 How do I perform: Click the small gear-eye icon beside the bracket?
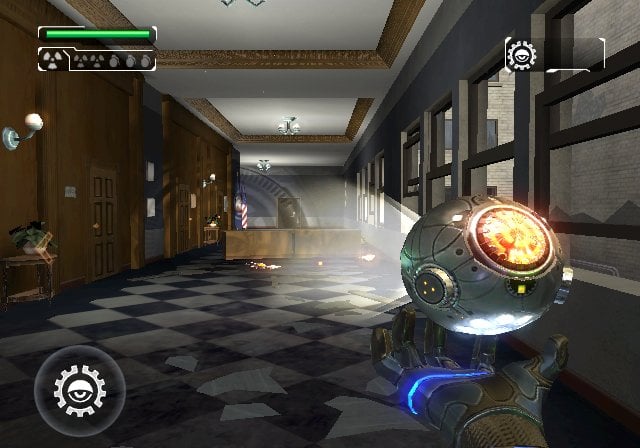pos(521,54)
